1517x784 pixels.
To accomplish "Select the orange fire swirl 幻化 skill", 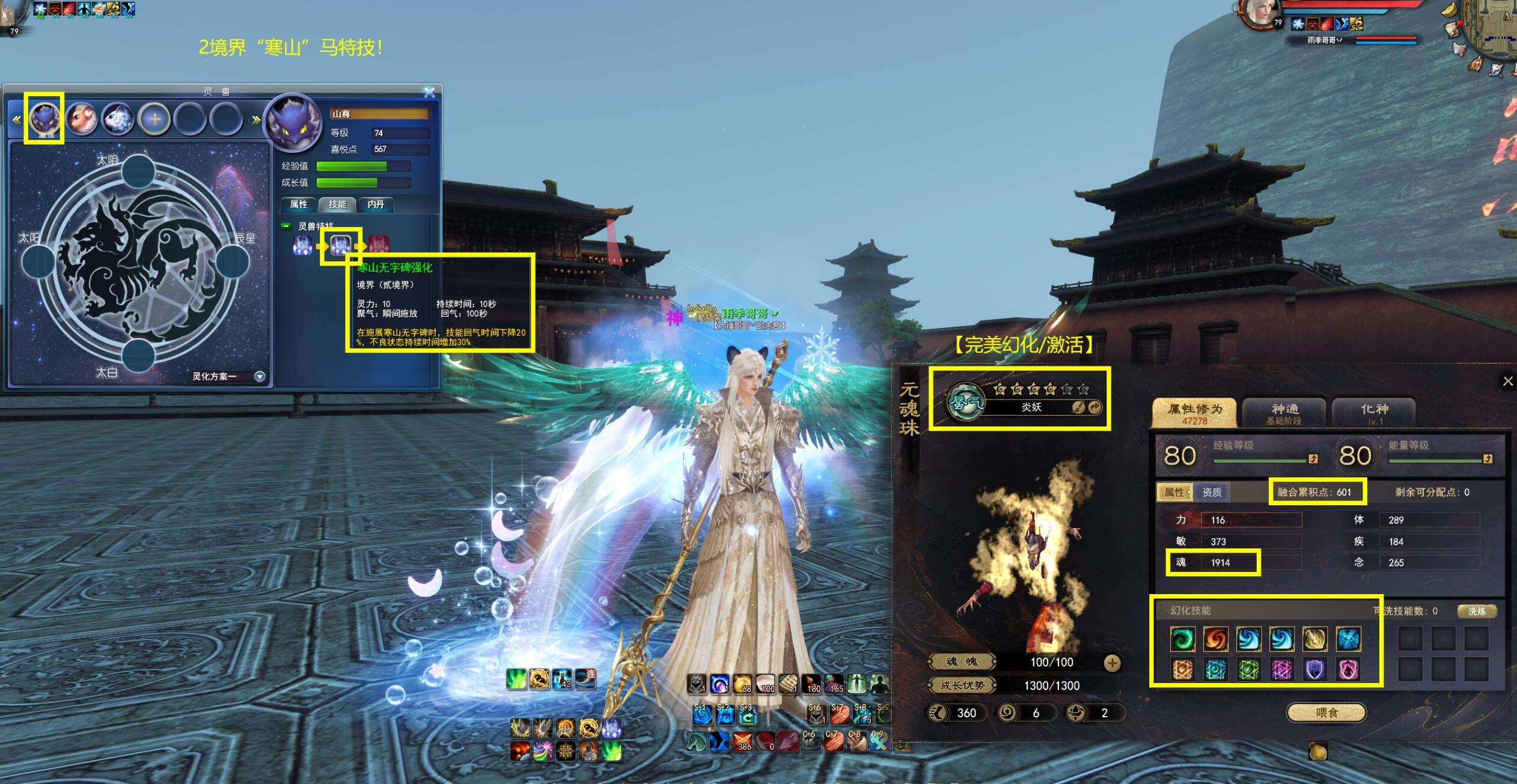I will pos(1215,639).
